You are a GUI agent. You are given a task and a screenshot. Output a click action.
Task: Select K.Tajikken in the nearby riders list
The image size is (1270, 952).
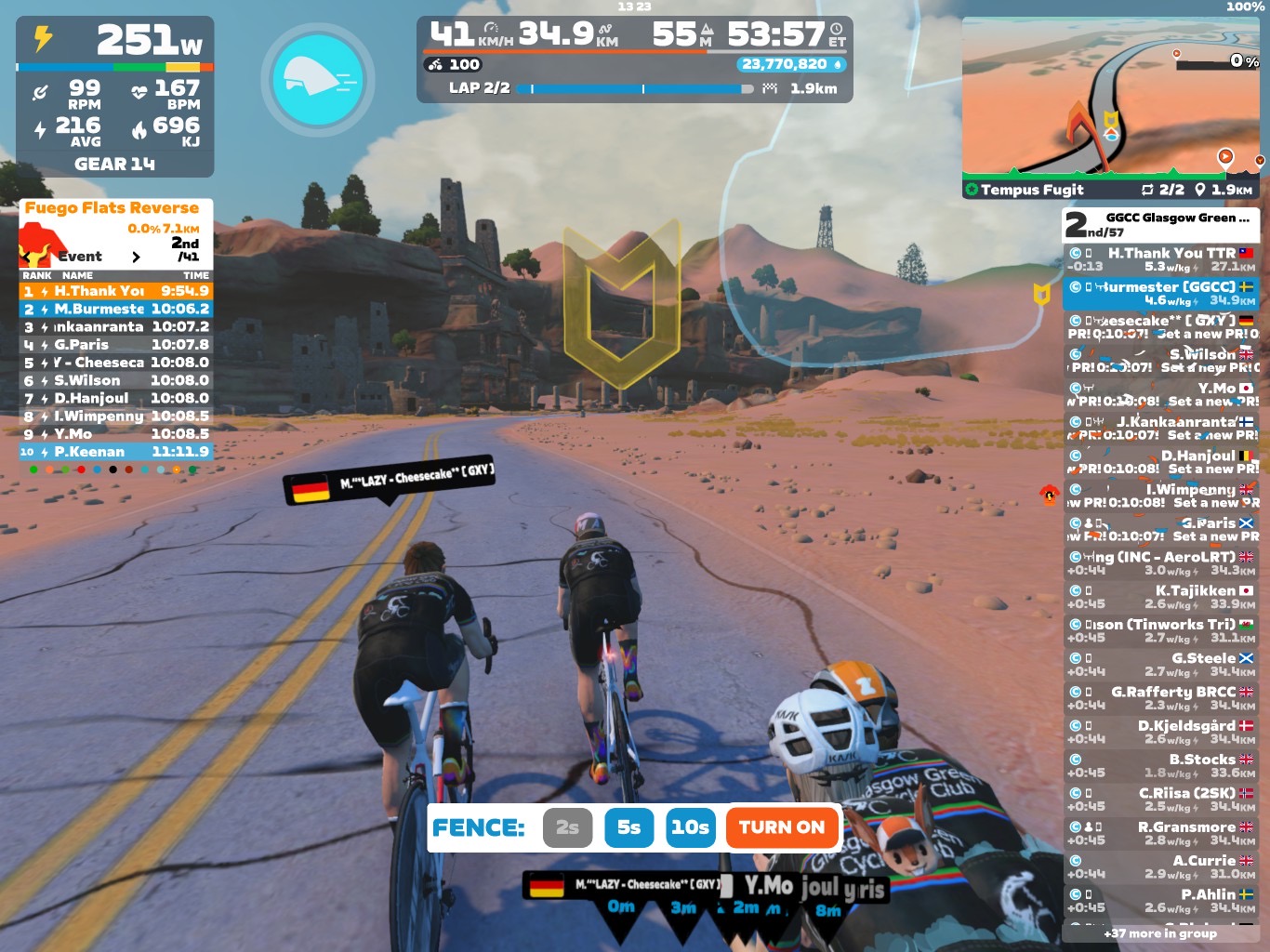point(1161,597)
